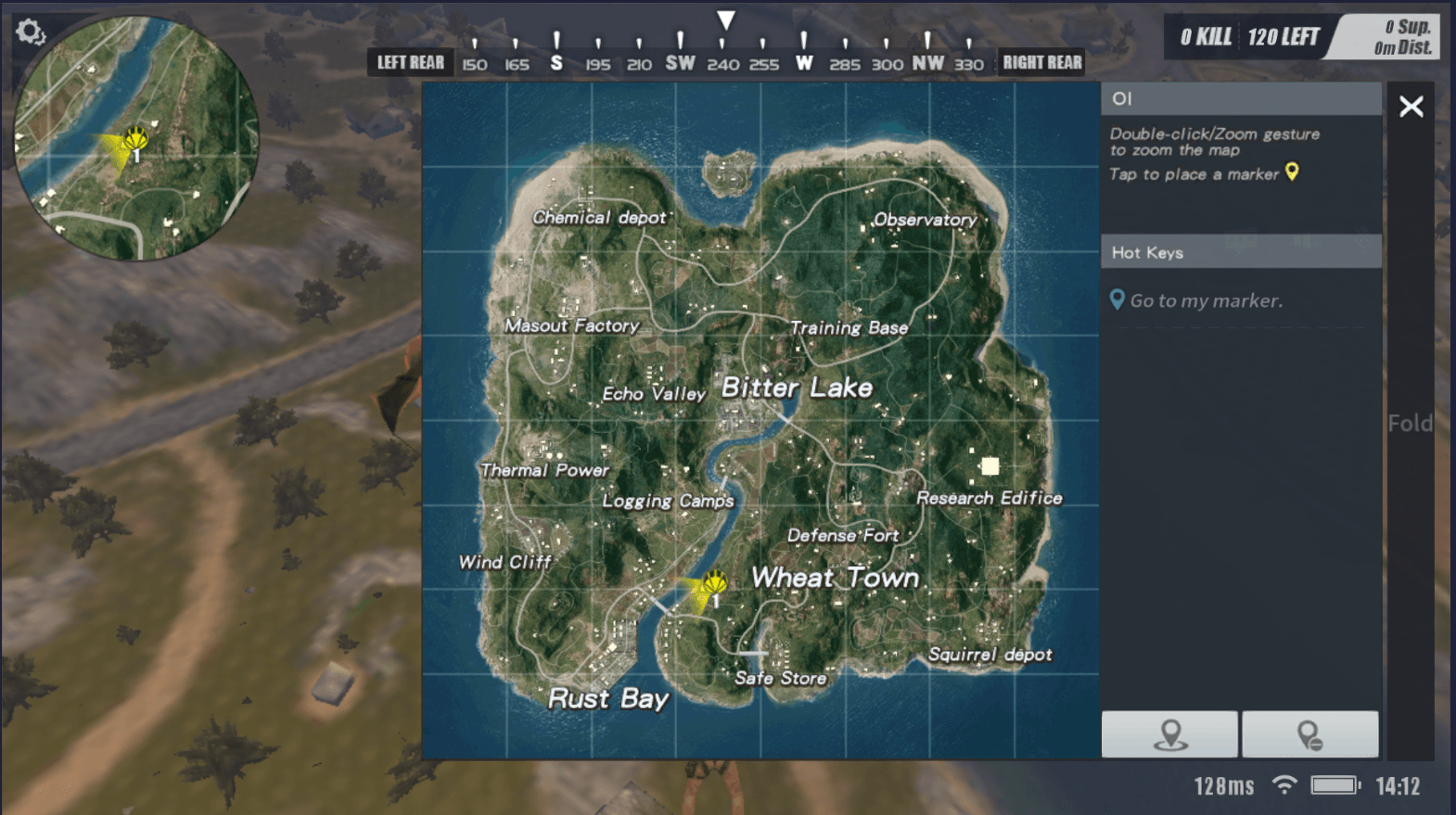
Task: Fold the side panel
Action: click(1410, 424)
